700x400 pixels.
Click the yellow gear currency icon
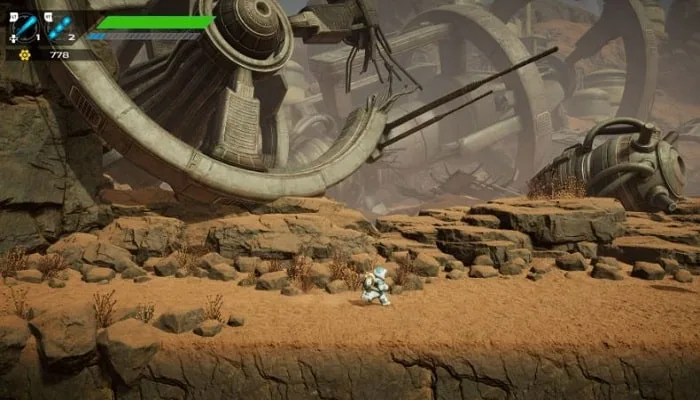(x=26, y=55)
